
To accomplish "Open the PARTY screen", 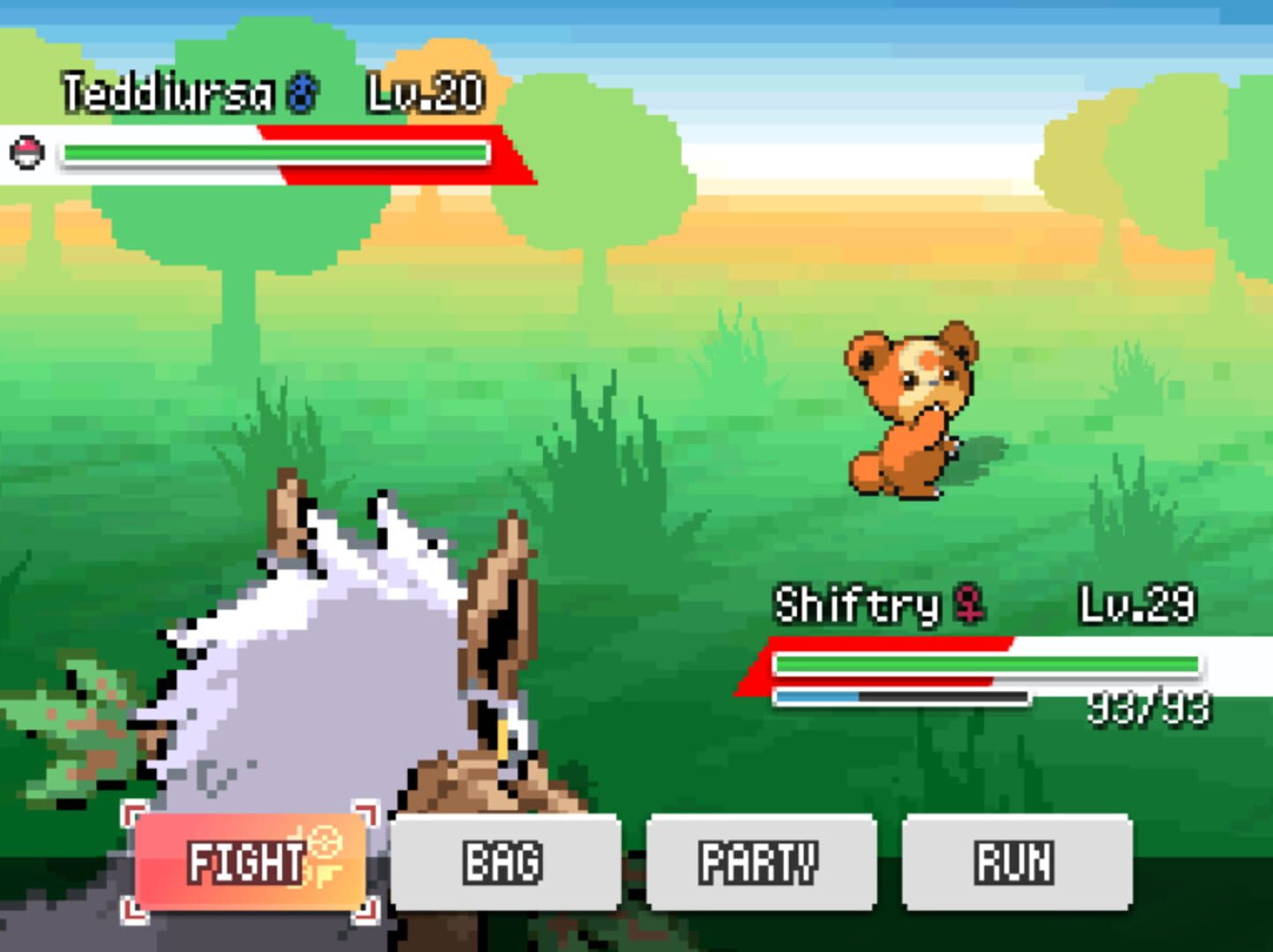I will click(760, 862).
